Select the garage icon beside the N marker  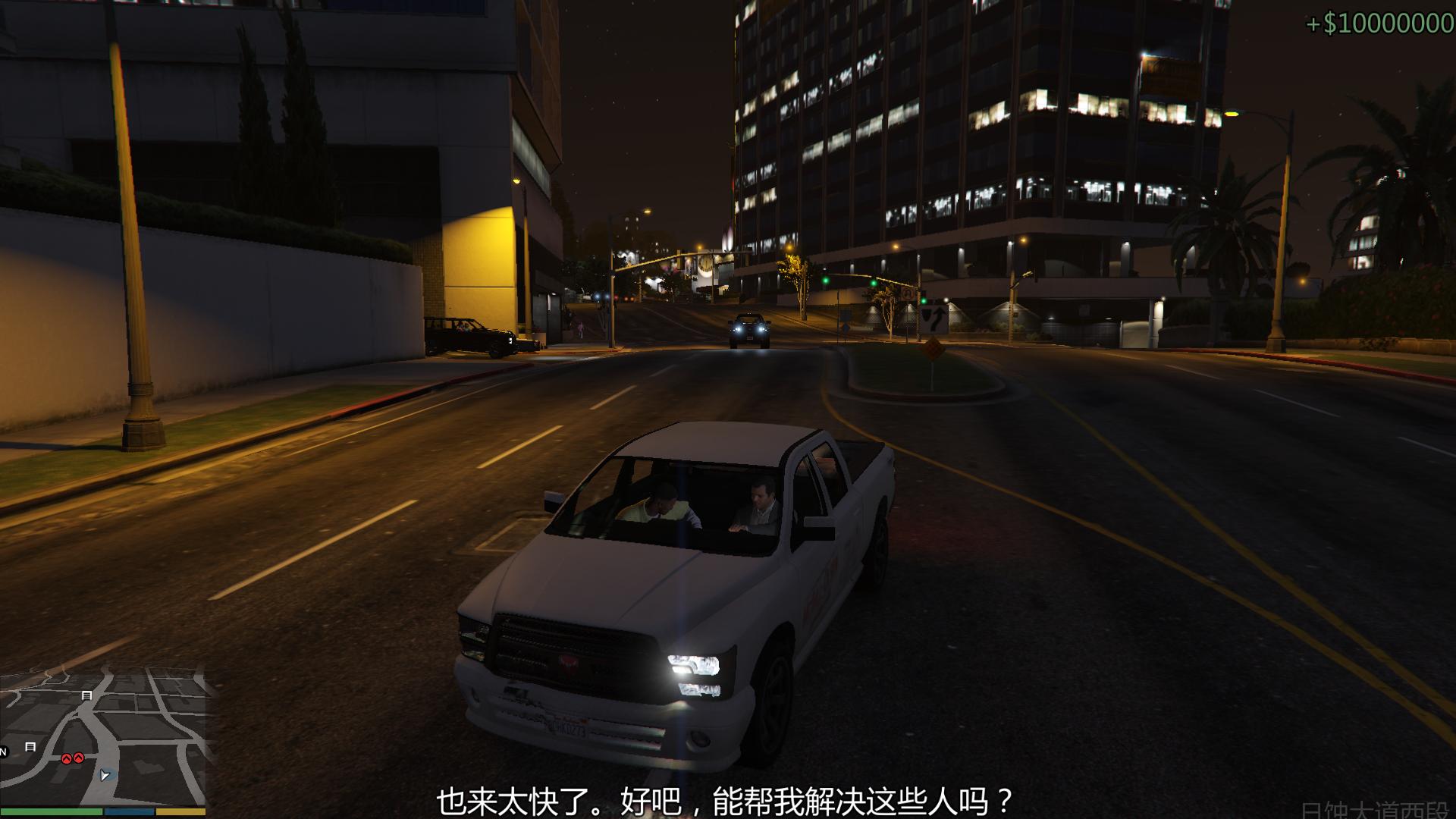tap(30, 747)
